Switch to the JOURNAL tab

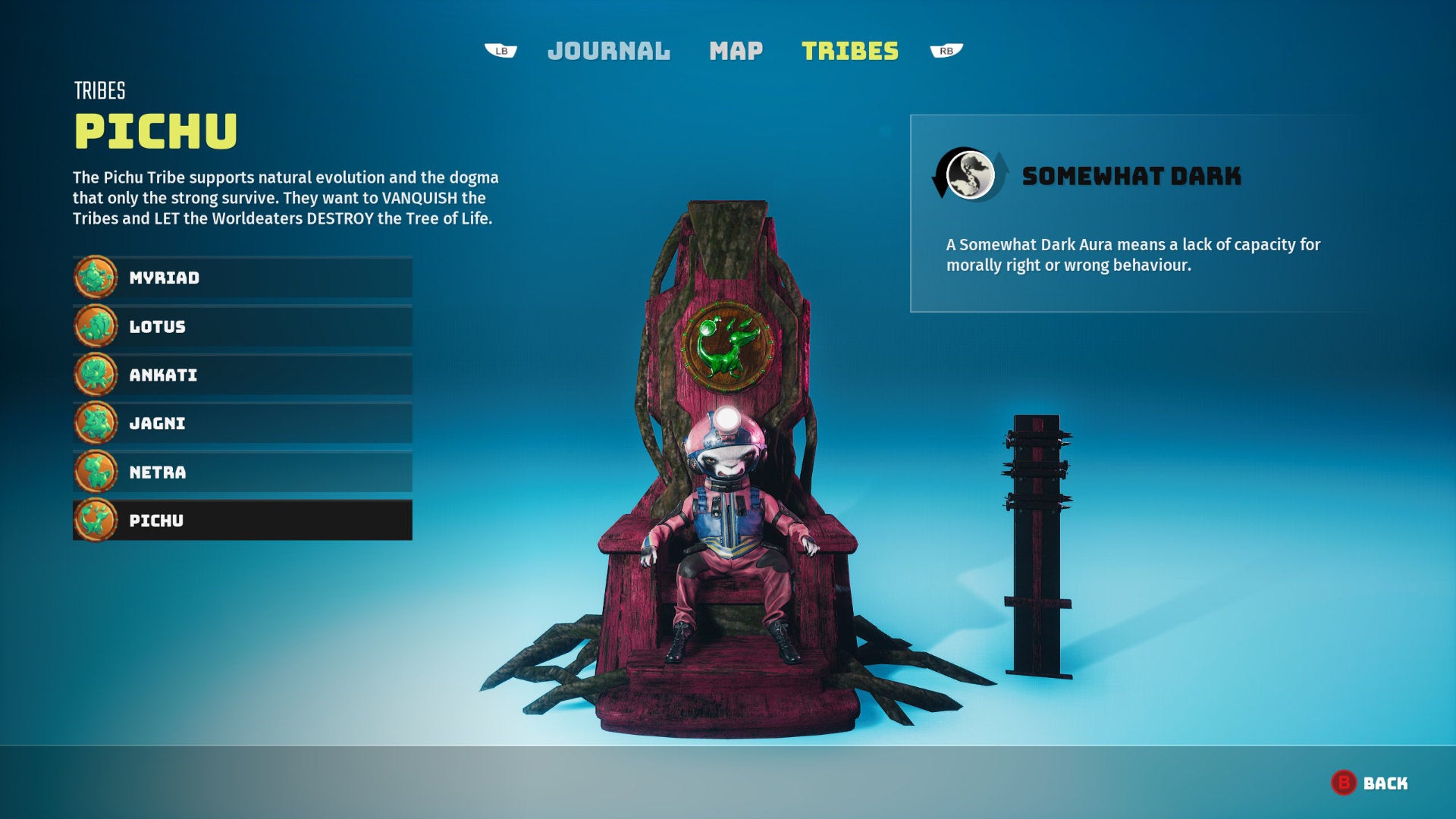coord(609,51)
